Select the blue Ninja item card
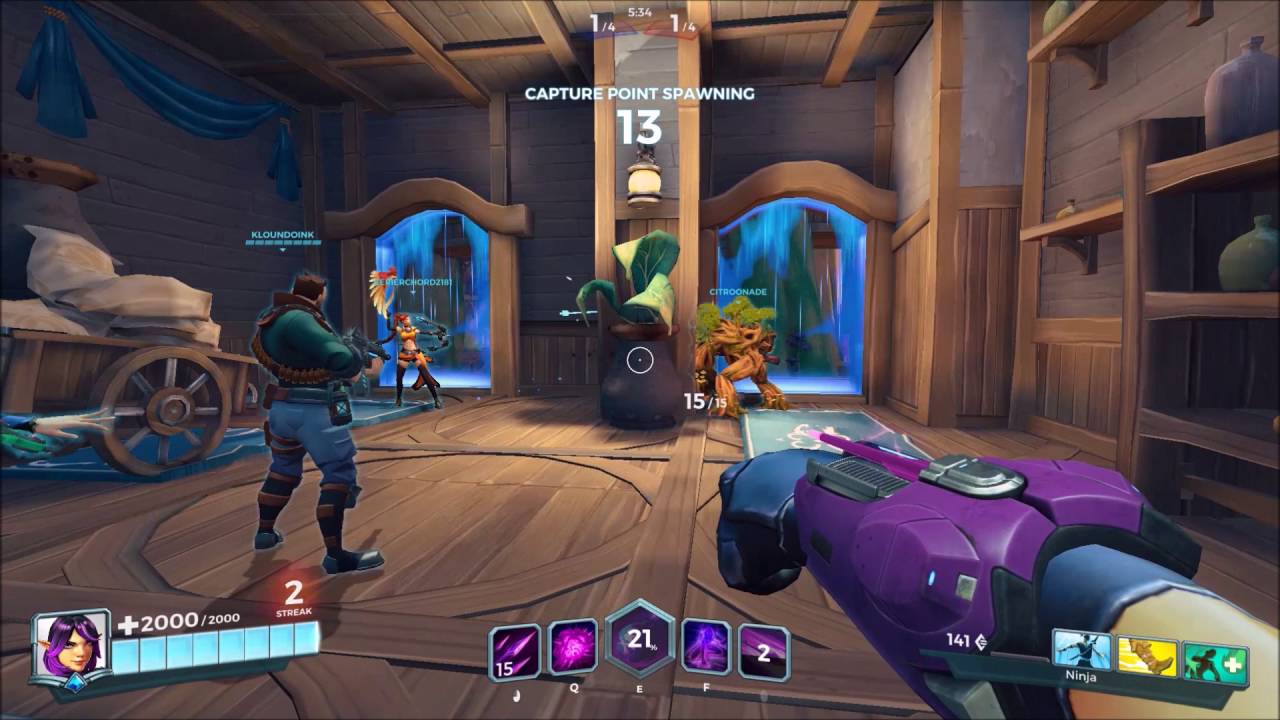 [1082, 653]
